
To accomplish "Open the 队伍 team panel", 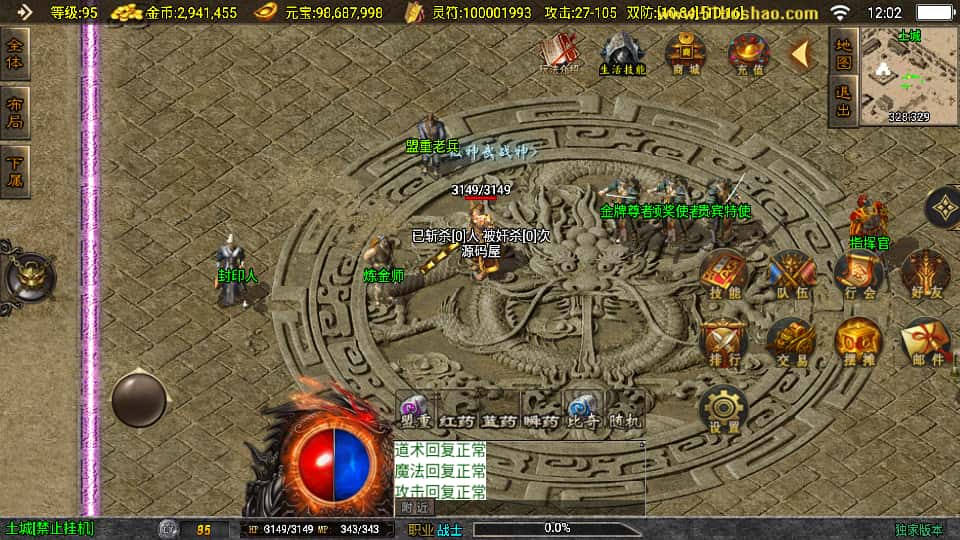I will [791, 274].
